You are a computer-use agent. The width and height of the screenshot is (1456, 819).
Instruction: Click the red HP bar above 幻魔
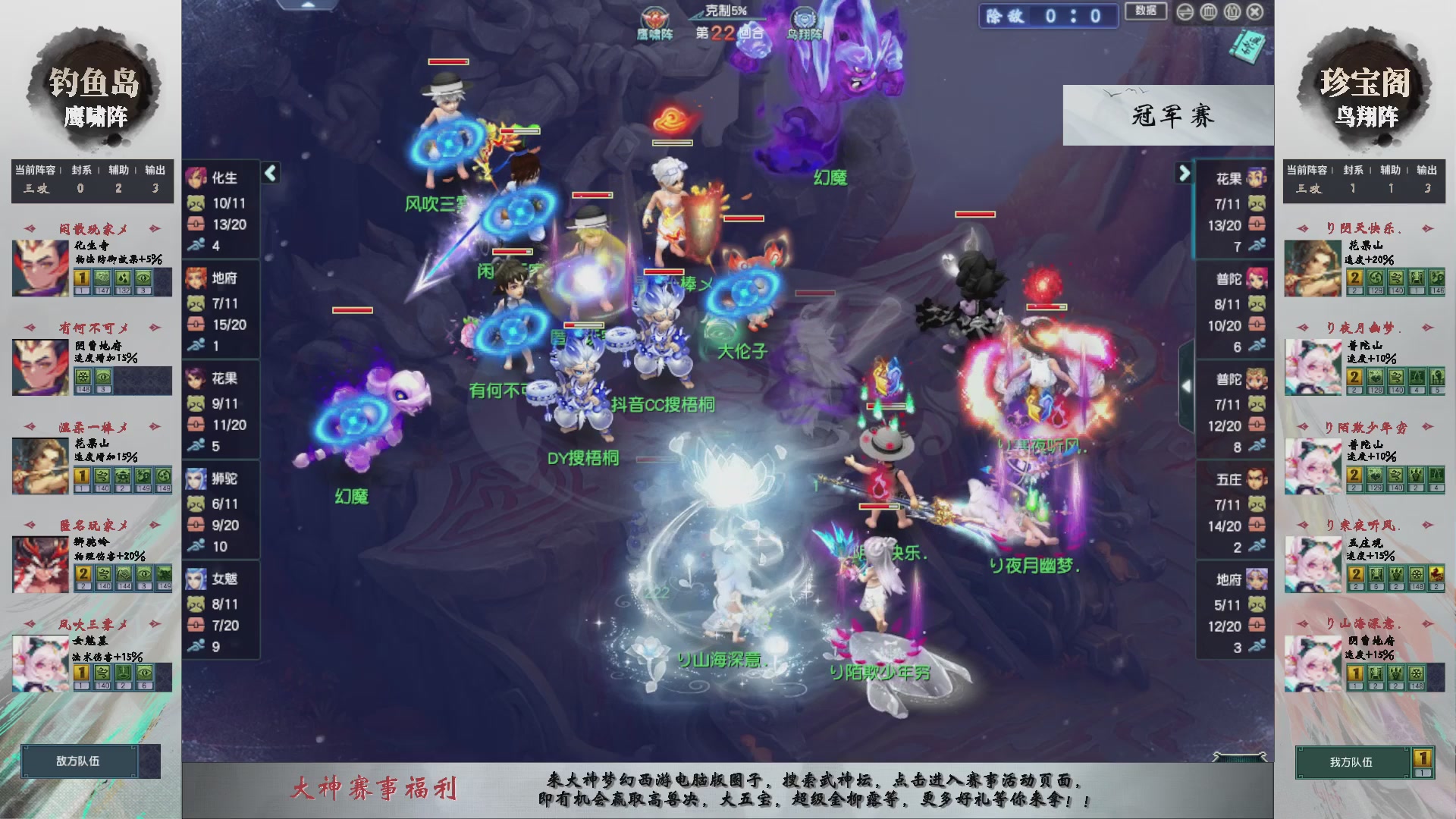(x=351, y=311)
